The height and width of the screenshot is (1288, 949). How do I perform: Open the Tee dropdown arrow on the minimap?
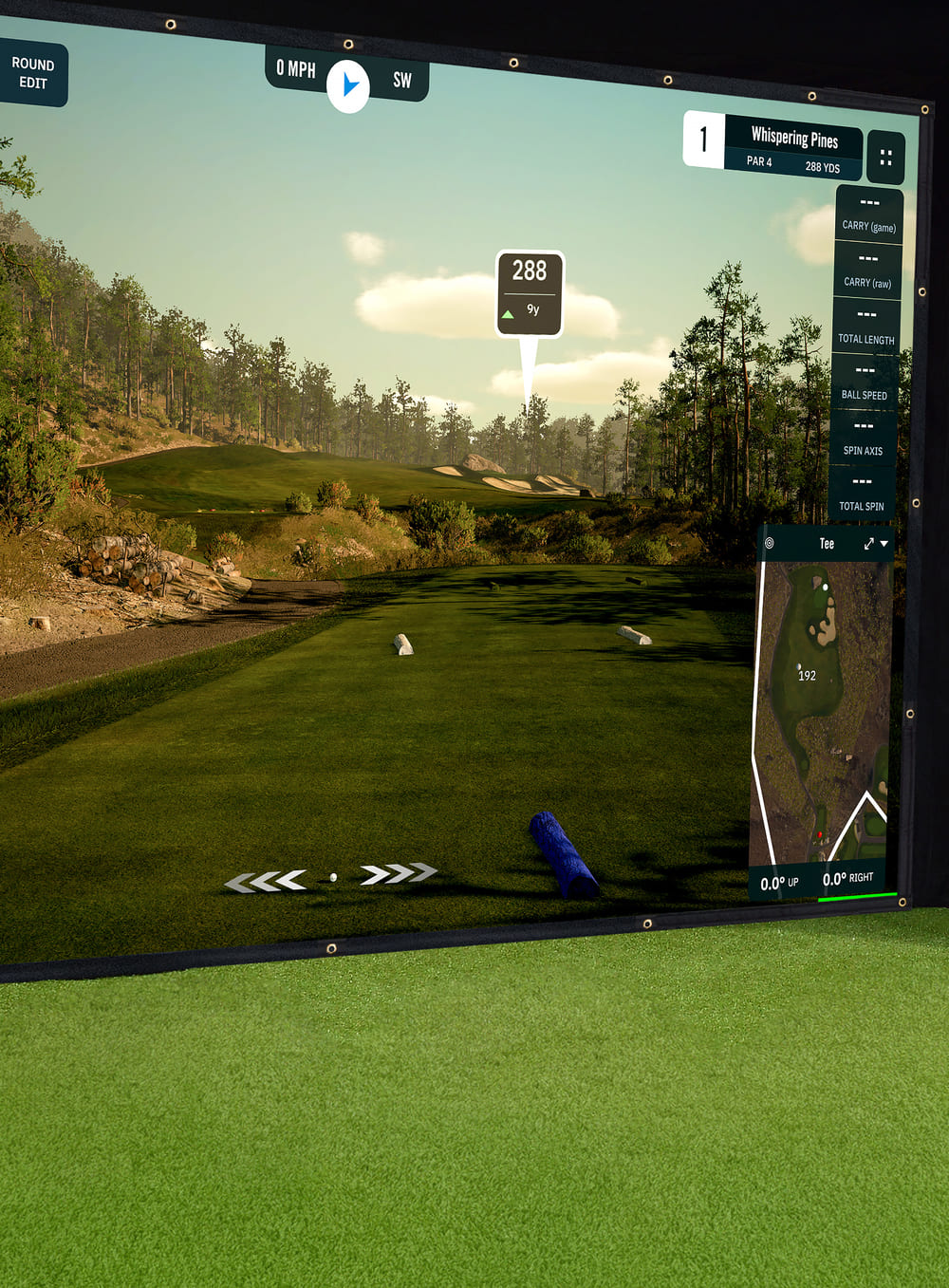[884, 544]
